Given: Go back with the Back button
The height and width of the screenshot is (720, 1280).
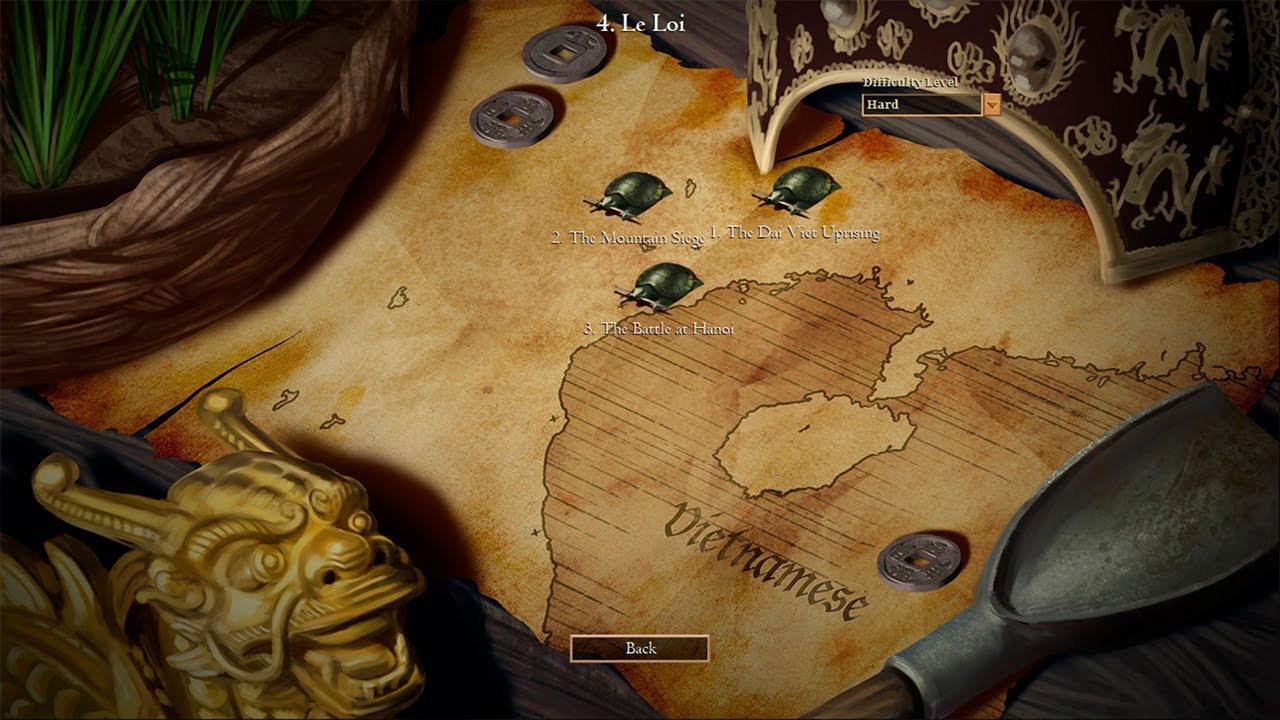Looking at the screenshot, I should click(640, 648).
